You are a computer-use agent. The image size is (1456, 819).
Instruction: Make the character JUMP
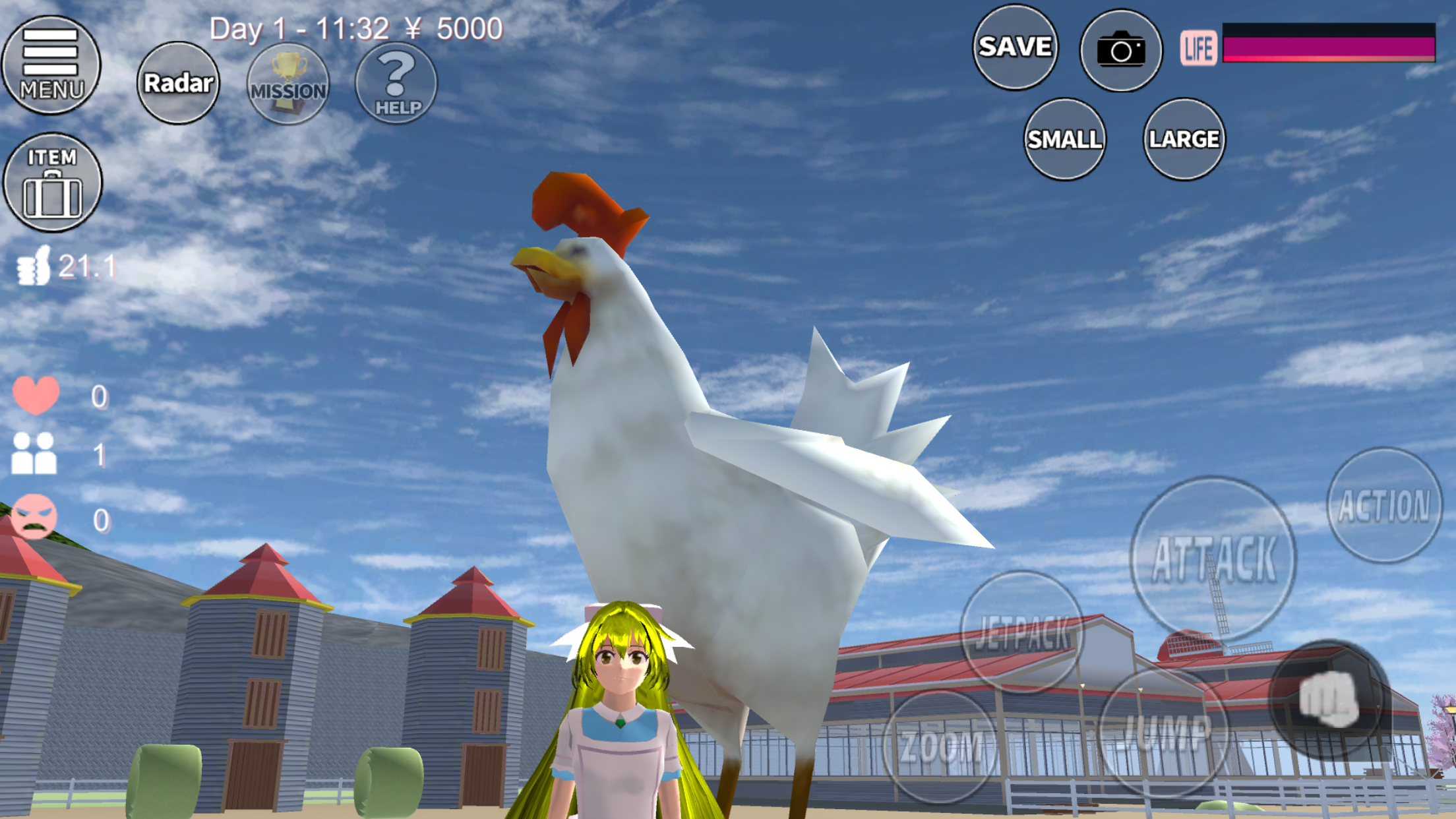pos(1165,731)
